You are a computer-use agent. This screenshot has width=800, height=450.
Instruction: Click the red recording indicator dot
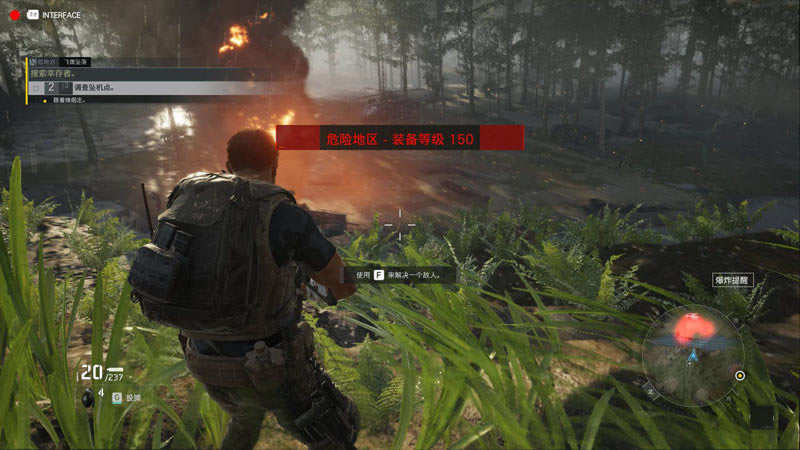13,14
